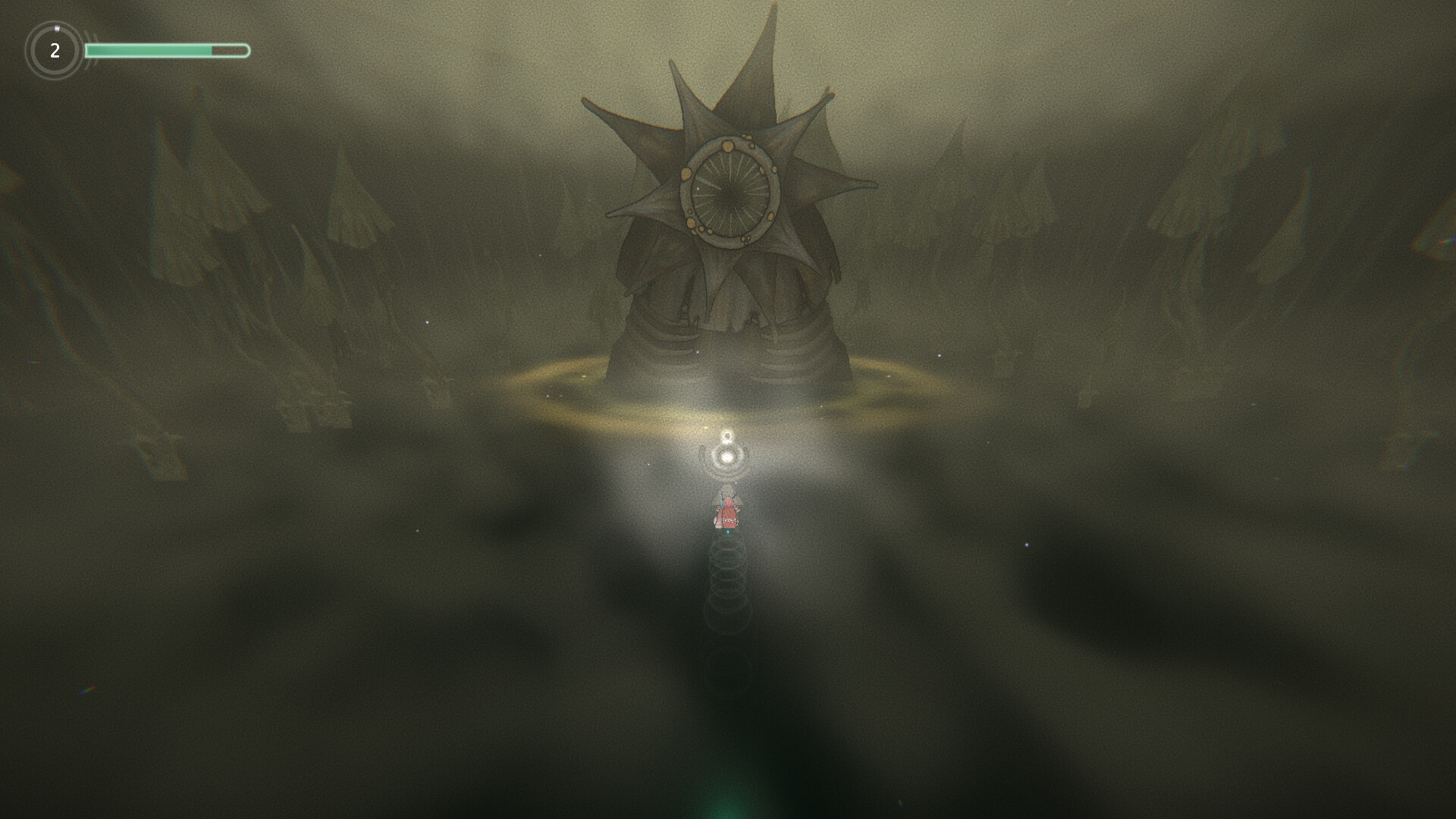Screen dimensions: 1456x819
Task: Click the lower-left golden stud on the wheel rim
Action: coord(691,223)
